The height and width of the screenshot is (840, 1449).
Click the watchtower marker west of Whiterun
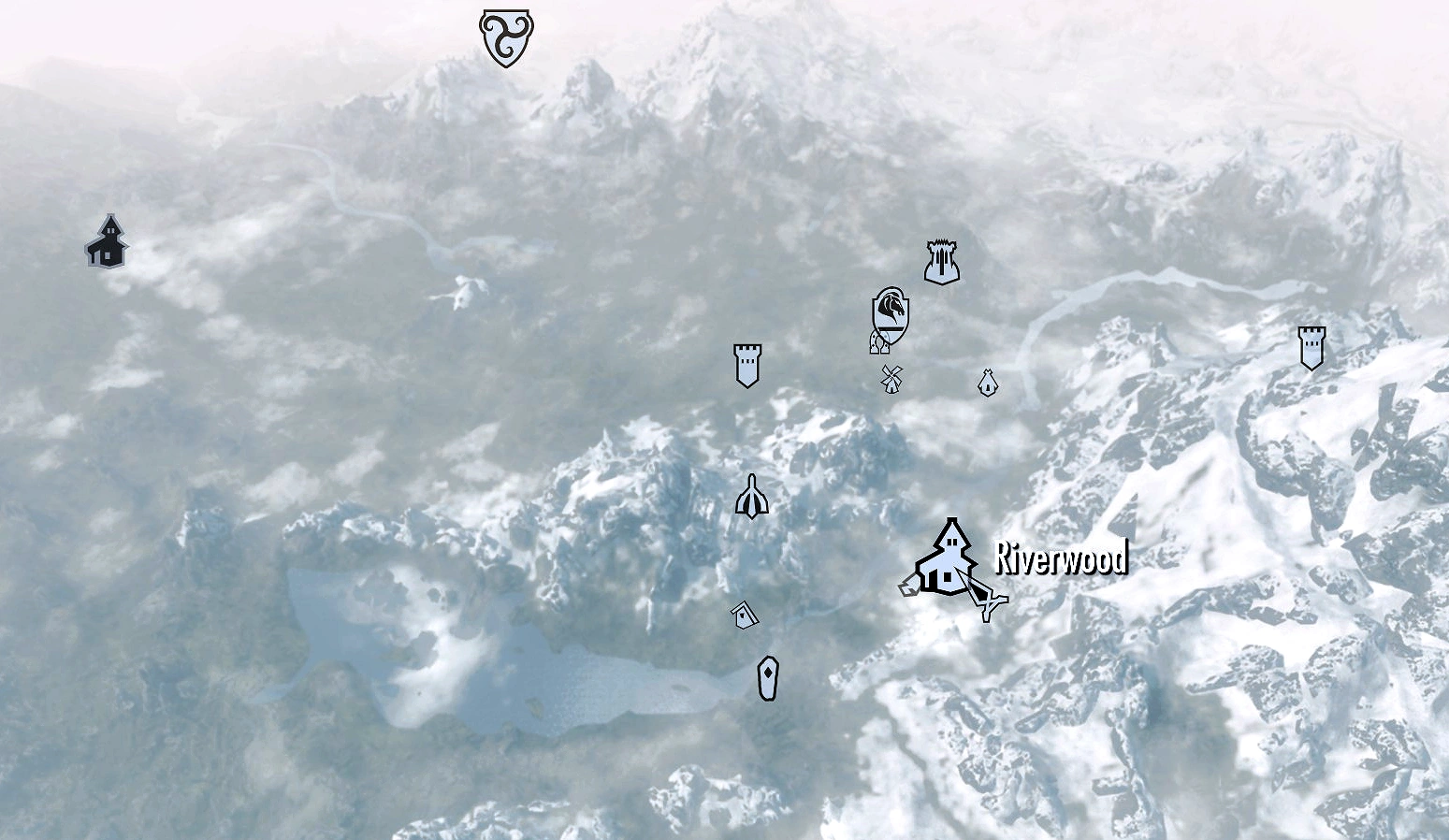[746, 368]
